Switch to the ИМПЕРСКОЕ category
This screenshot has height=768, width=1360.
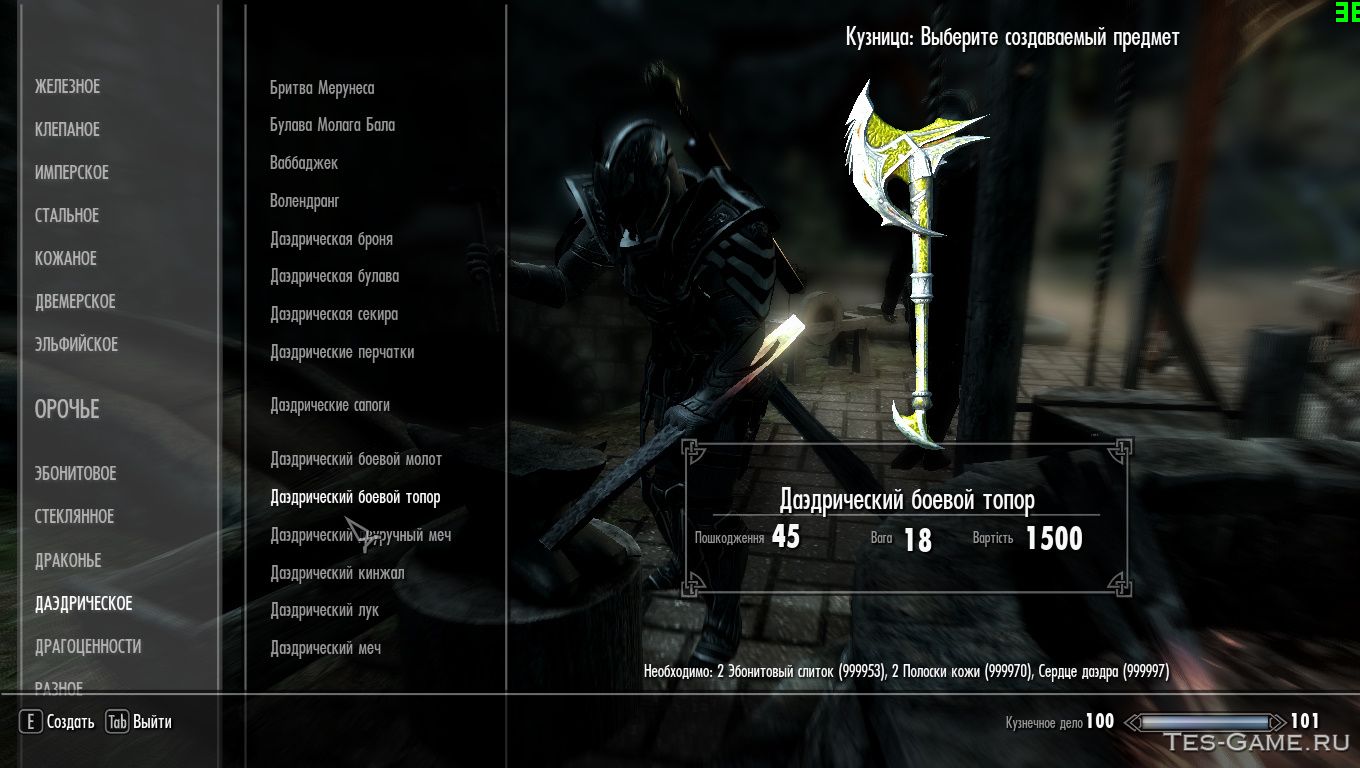point(72,173)
